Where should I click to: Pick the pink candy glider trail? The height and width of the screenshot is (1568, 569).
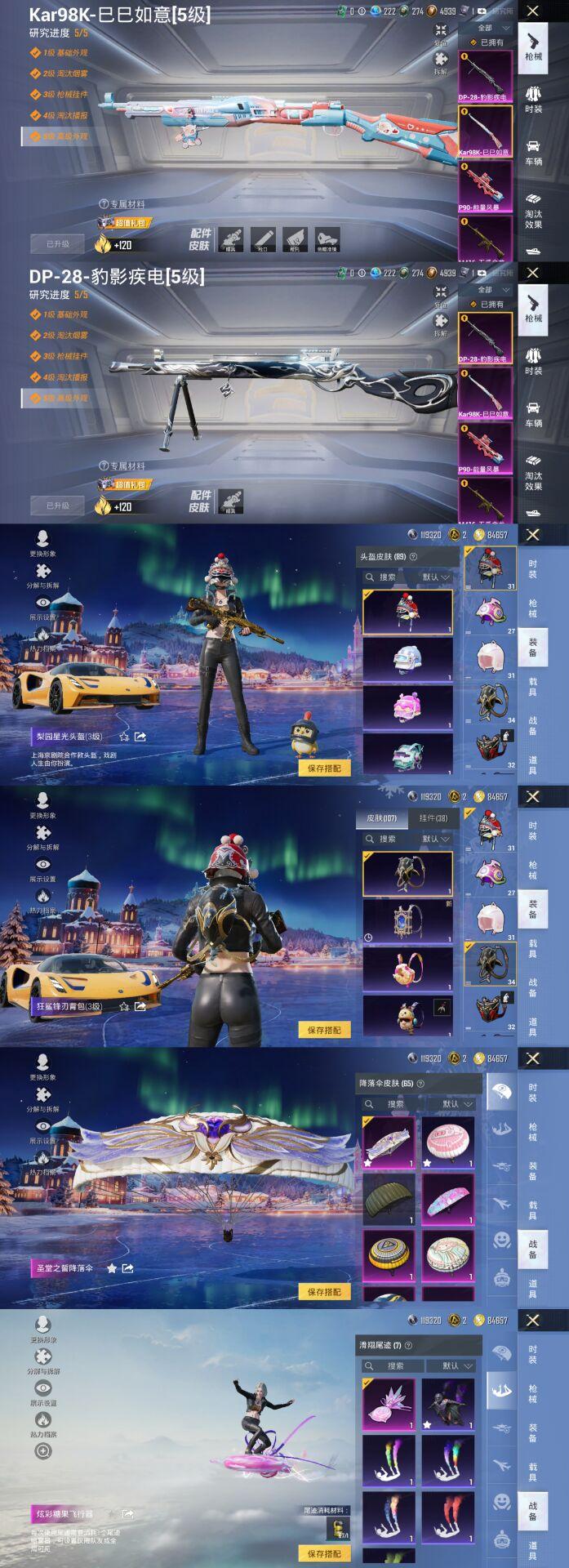click(389, 1404)
